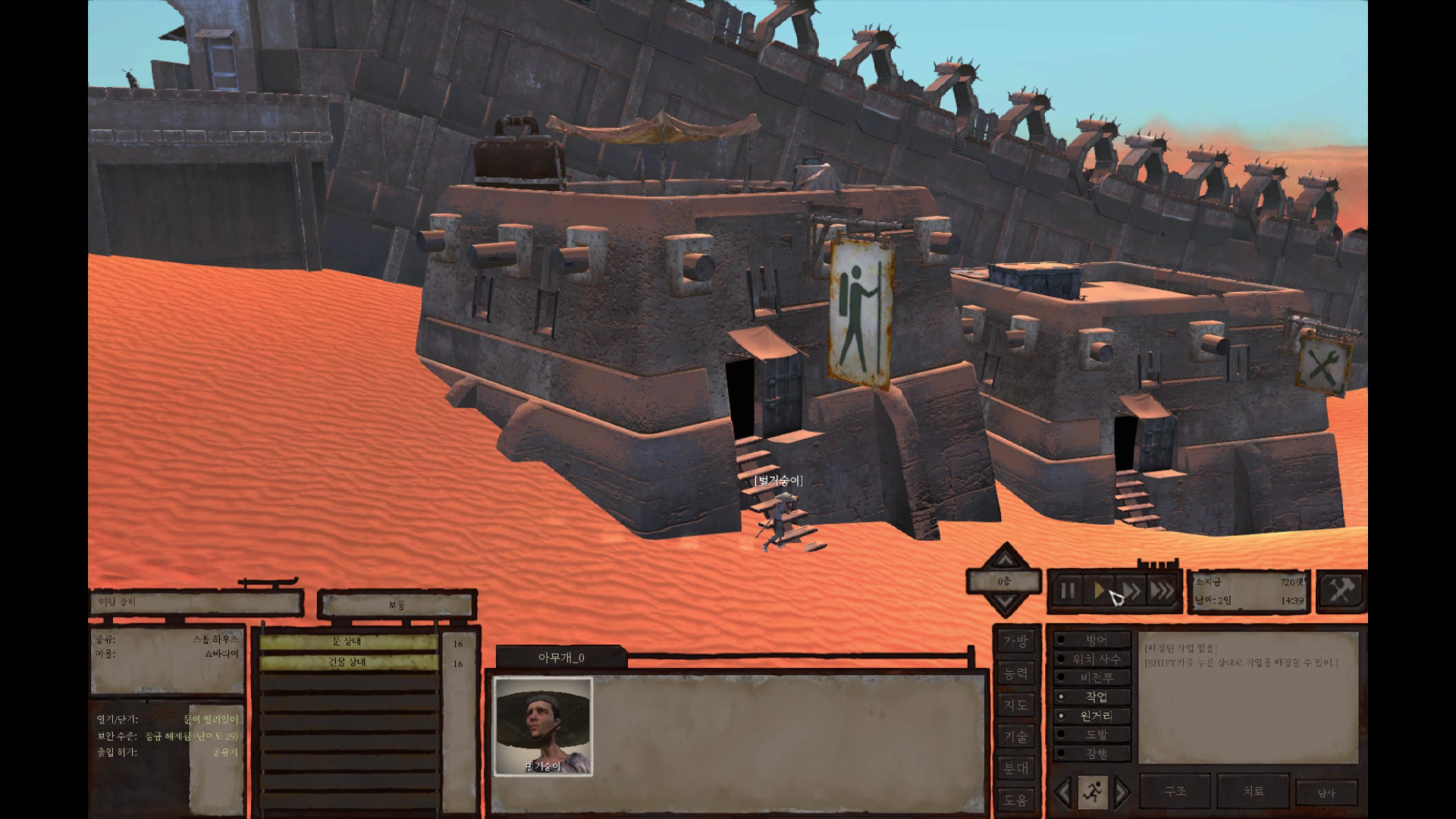The image size is (1456, 819).
Task: Click the 치료 (medic) button
Action: (1253, 791)
